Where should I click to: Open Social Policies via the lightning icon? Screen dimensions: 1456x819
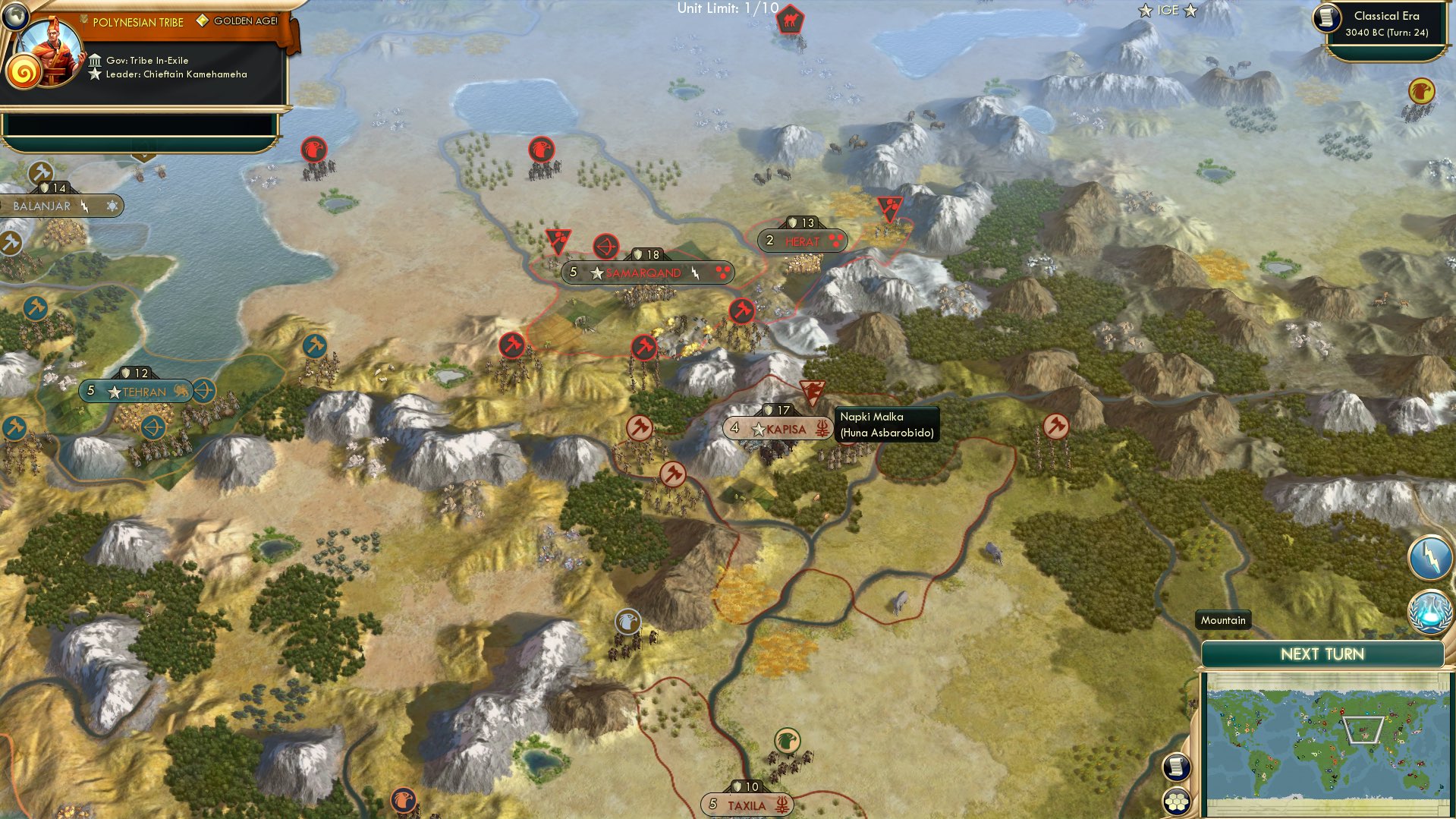point(1429,556)
